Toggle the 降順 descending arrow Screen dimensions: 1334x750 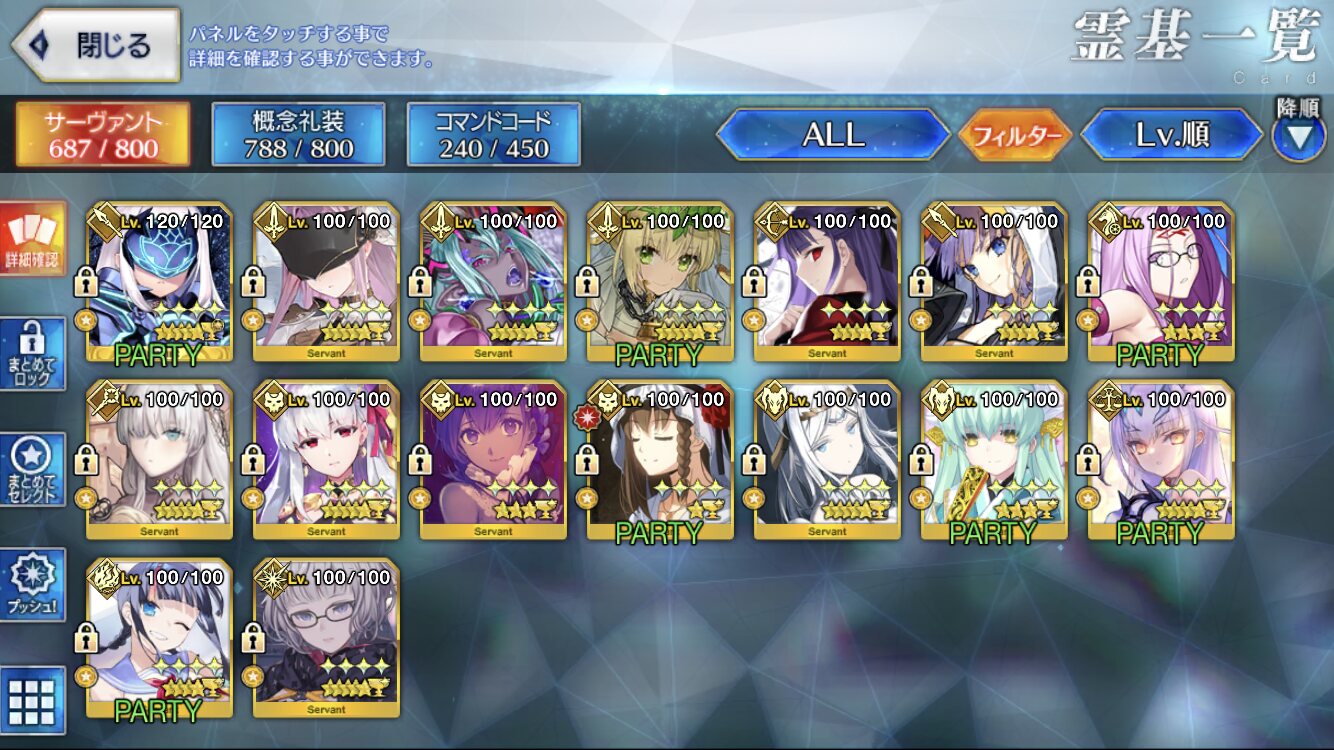tap(1297, 135)
